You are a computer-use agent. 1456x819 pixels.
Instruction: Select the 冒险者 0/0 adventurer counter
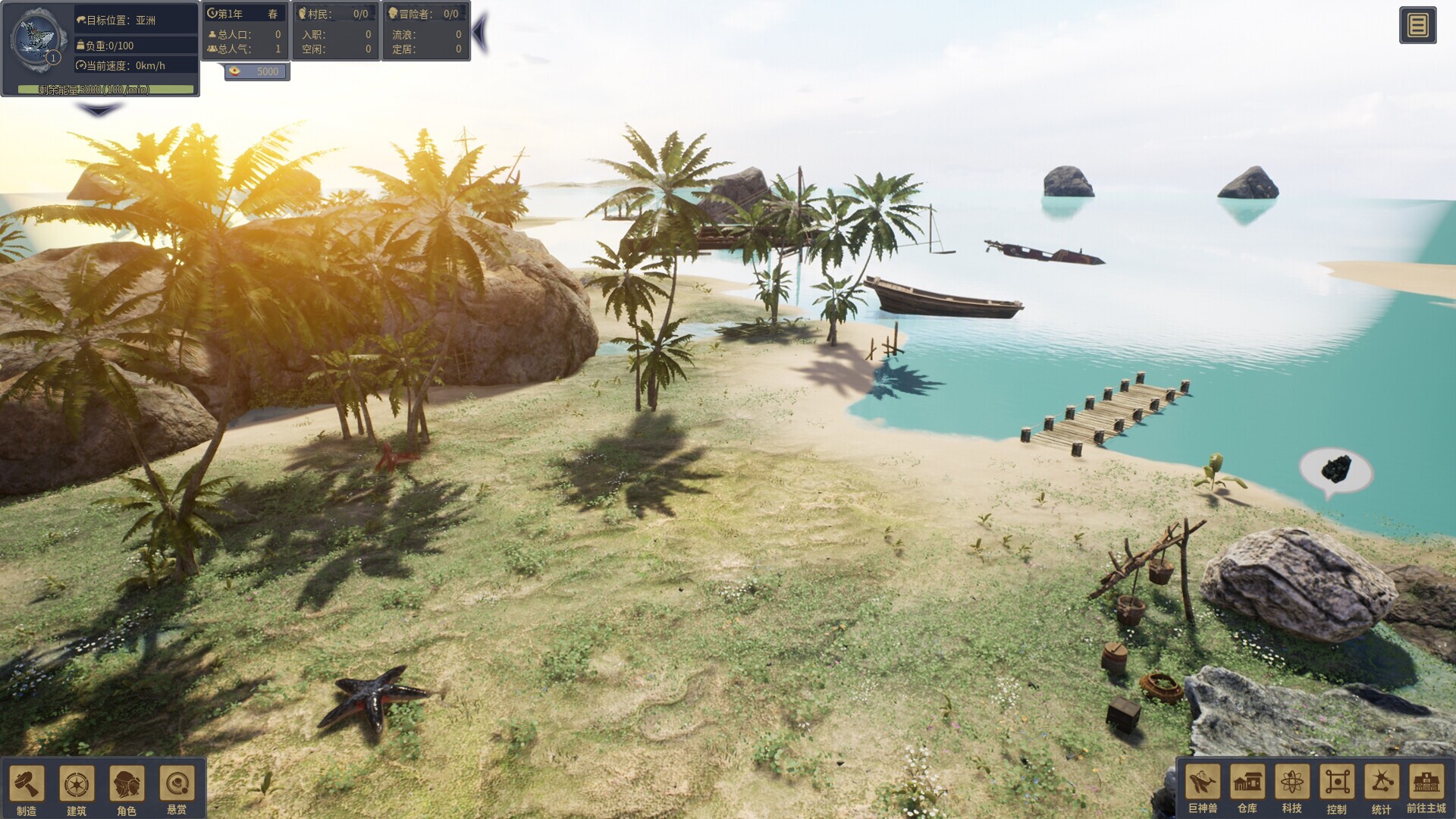tap(425, 13)
